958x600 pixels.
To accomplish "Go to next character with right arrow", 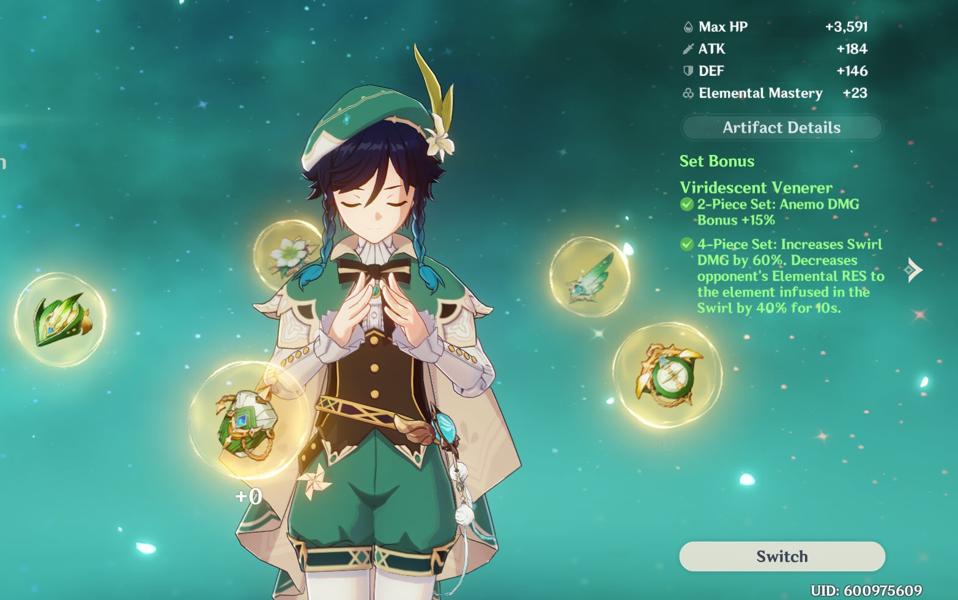I will tap(913, 270).
